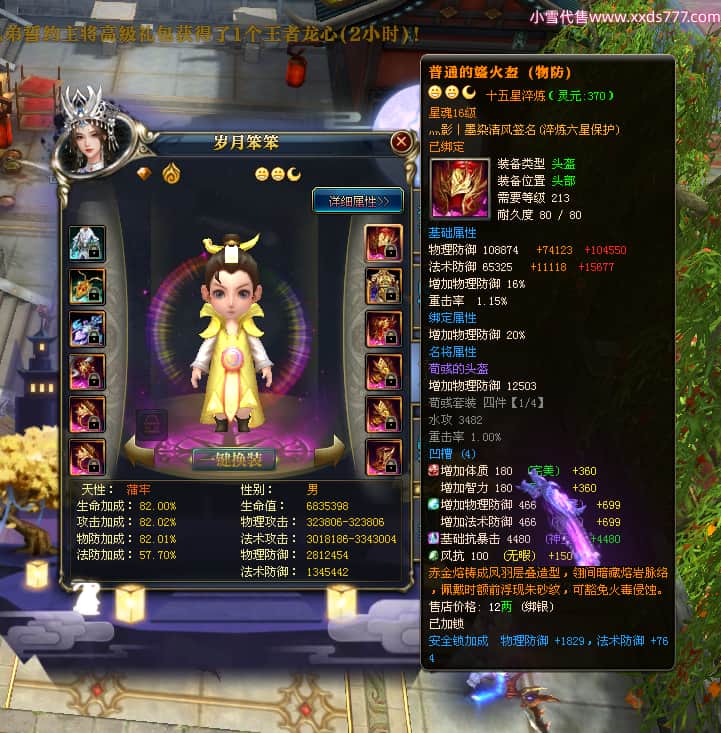Image resolution: width=721 pixels, height=733 pixels.
Task: Open the 详细属性 detailed attributes view
Action: click(358, 200)
